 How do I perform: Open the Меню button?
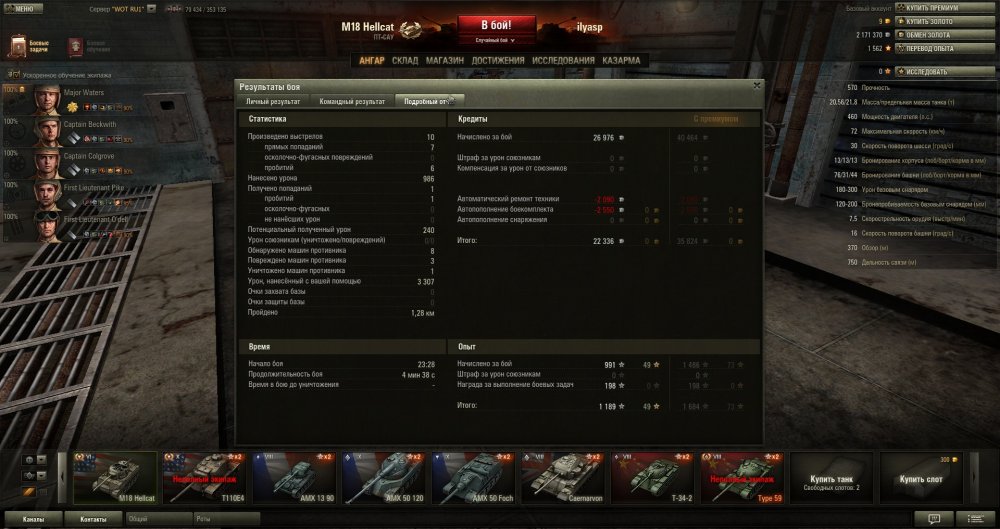[x=23, y=8]
